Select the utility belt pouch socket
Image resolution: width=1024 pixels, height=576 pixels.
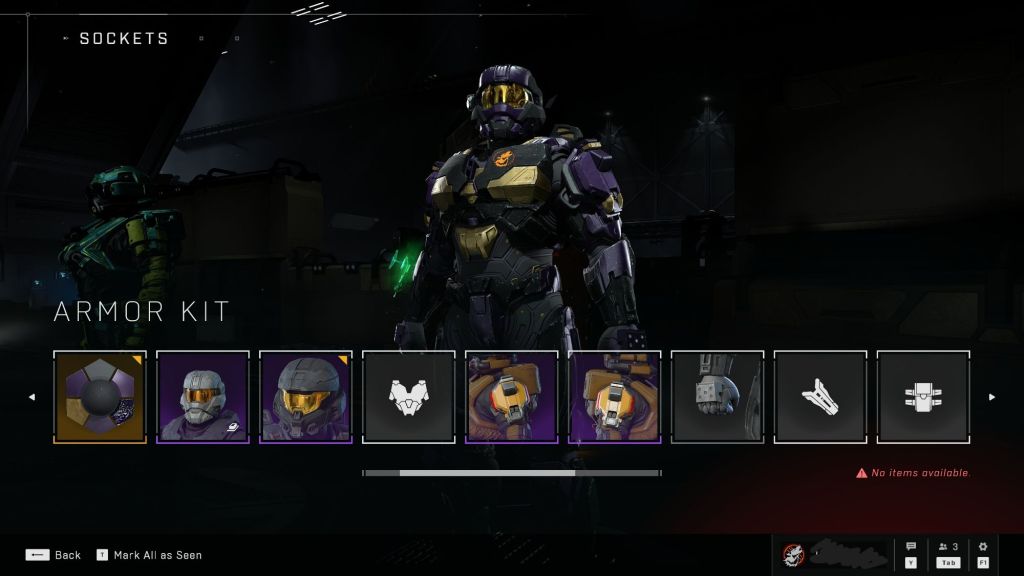(x=923, y=397)
